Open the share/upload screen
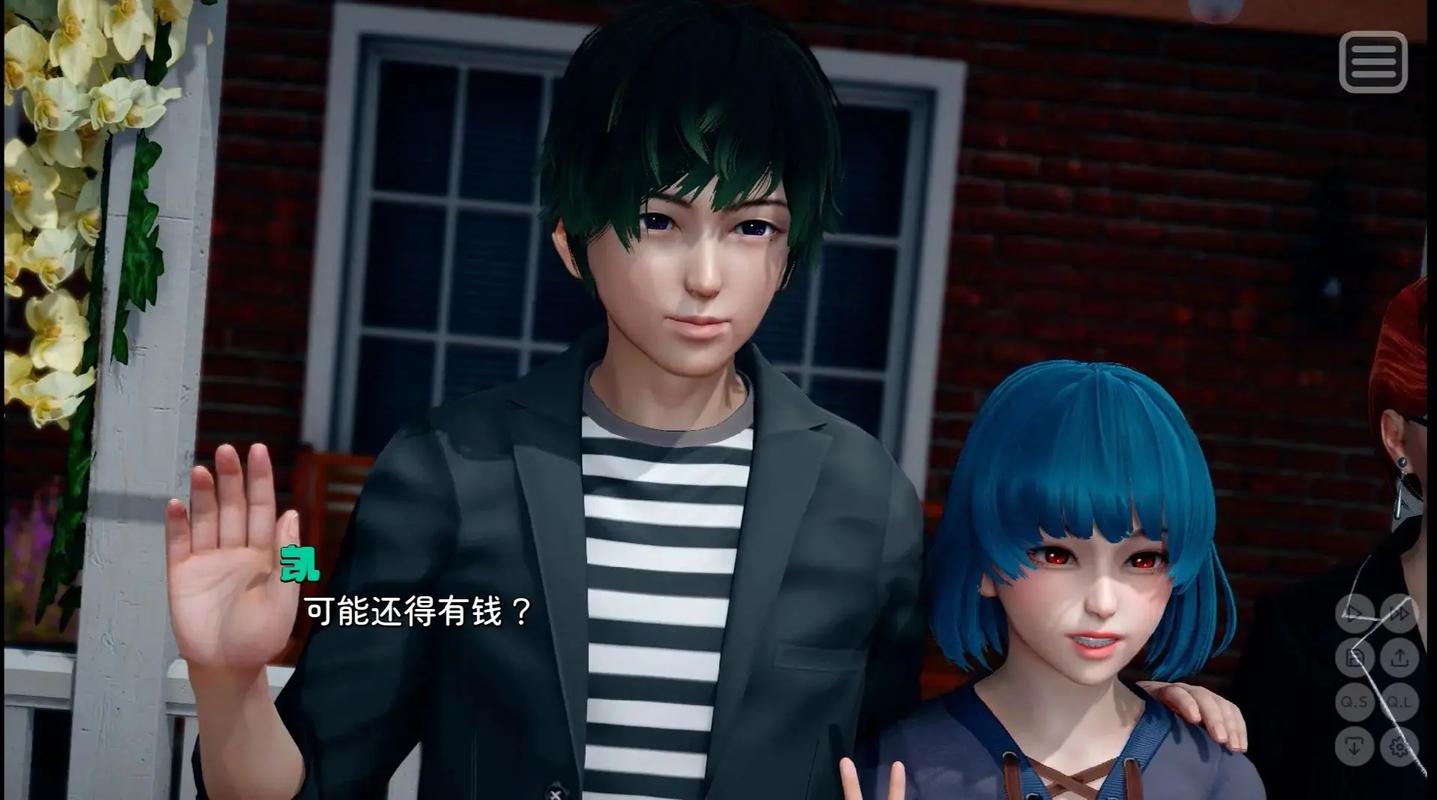This screenshot has width=1437, height=800. coord(1400,657)
